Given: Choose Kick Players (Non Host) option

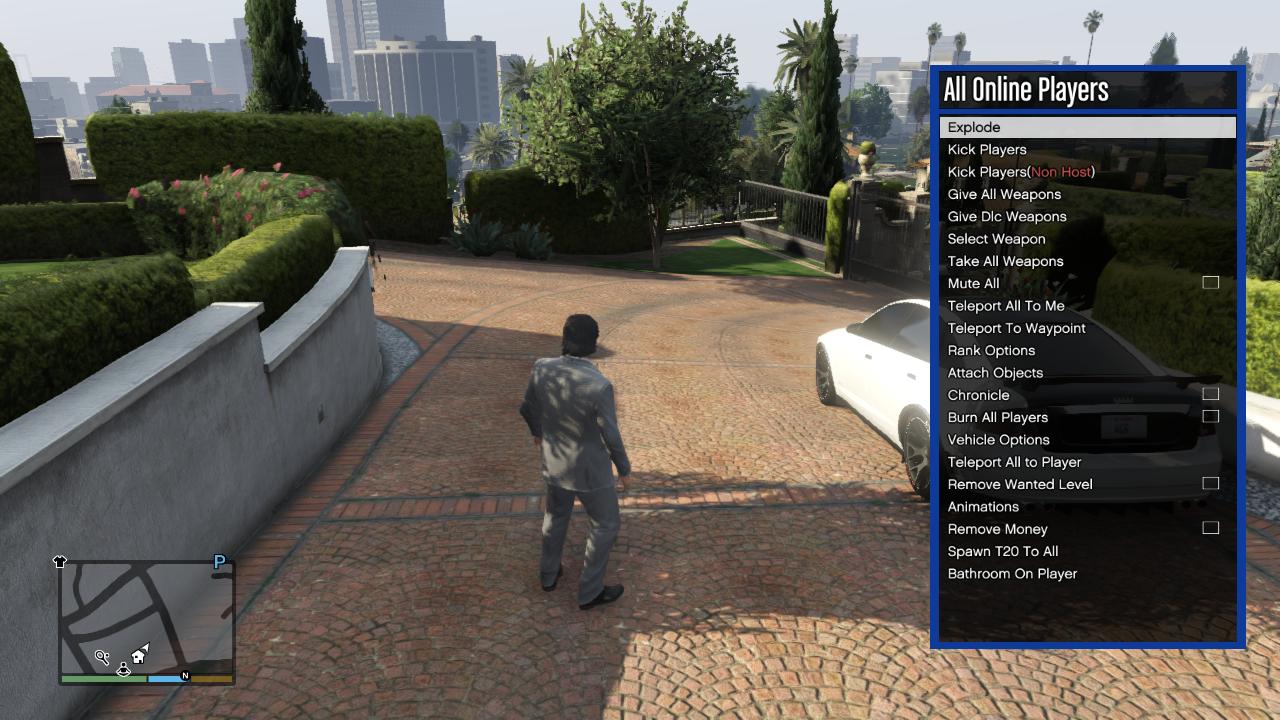Looking at the screenshot, I should (x=1021, y=172).
